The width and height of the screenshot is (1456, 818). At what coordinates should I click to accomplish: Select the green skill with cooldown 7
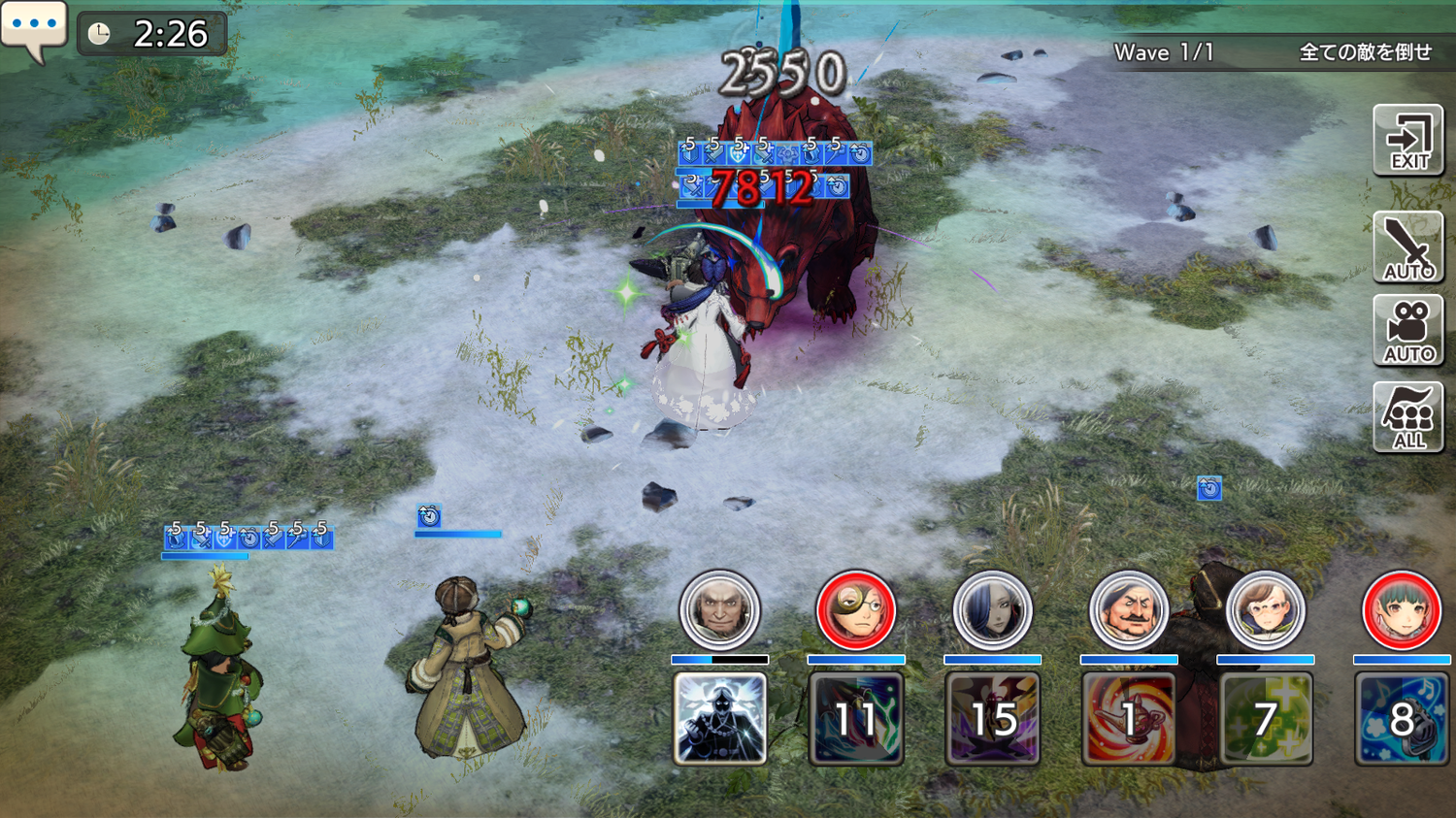click(x=1266, y=718)
